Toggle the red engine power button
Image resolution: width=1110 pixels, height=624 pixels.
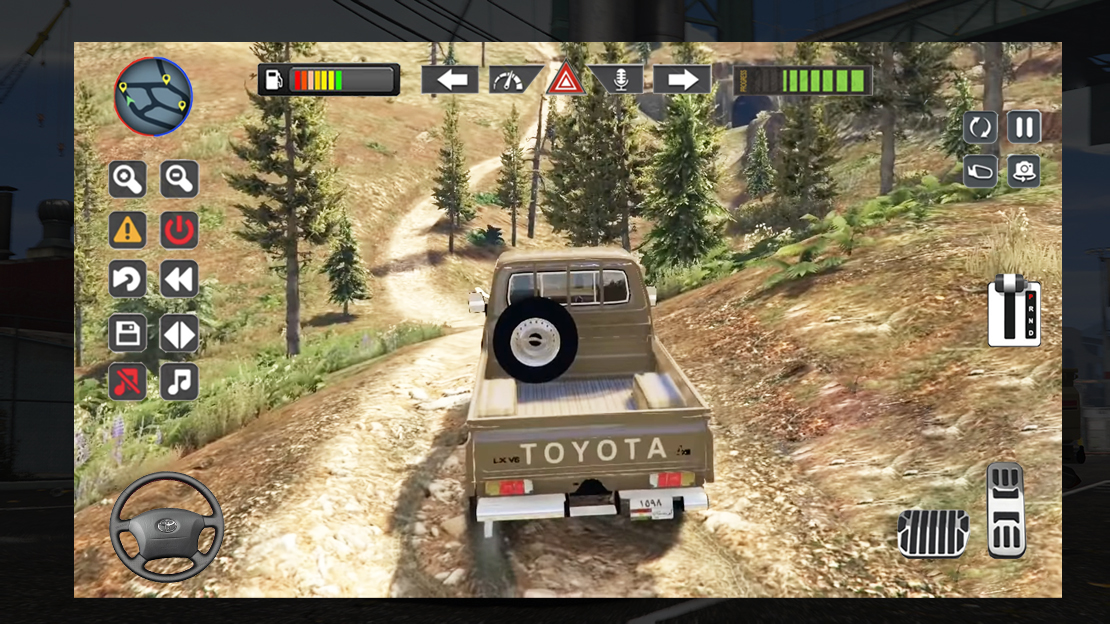[180, 230]
